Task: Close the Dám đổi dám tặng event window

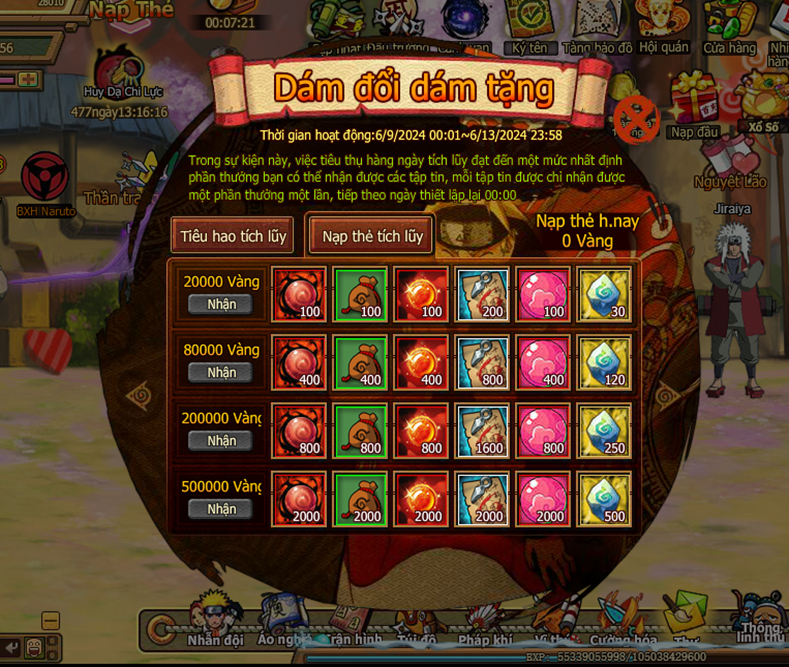Action: click(x=634, y=119)
